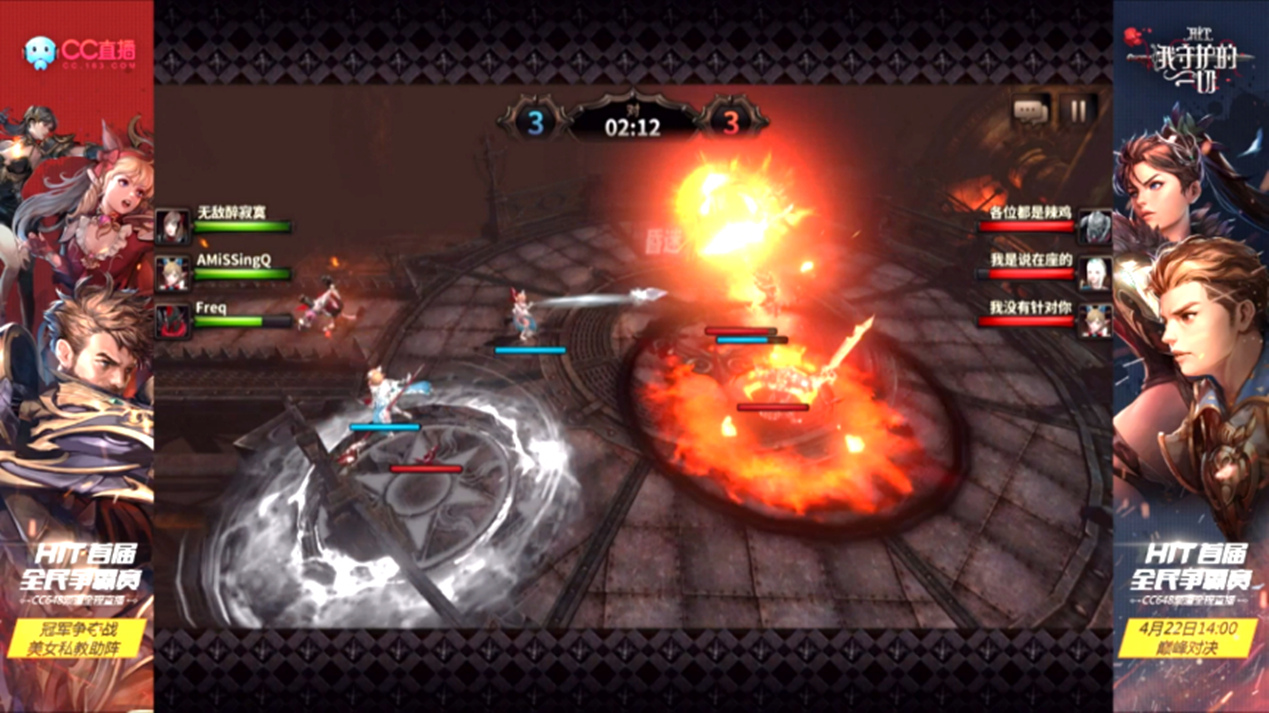
Task: Select enemy 各位都是辣鸡's portrait
Action: click(x=1096, y=227)
